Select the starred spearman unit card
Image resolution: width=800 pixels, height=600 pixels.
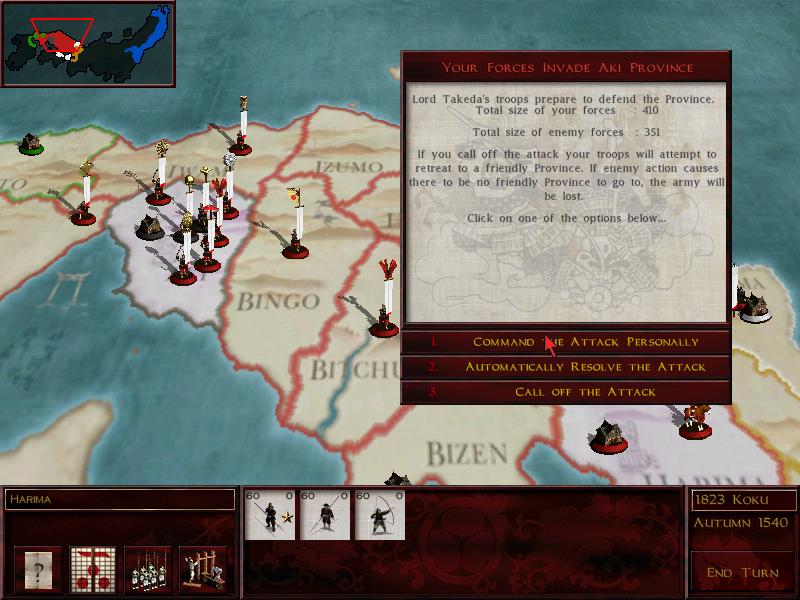tap(271, 515)
